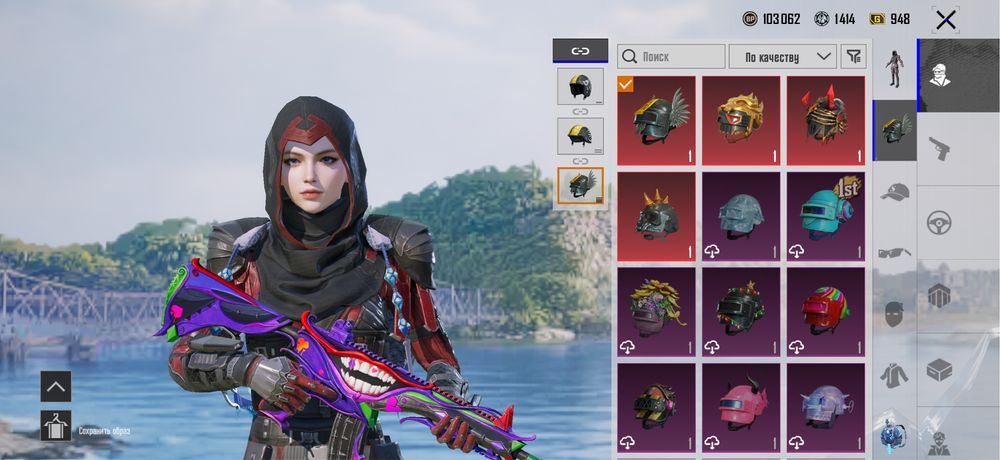Select the yellow-striped helmet level slot

[x=580, y=136]
